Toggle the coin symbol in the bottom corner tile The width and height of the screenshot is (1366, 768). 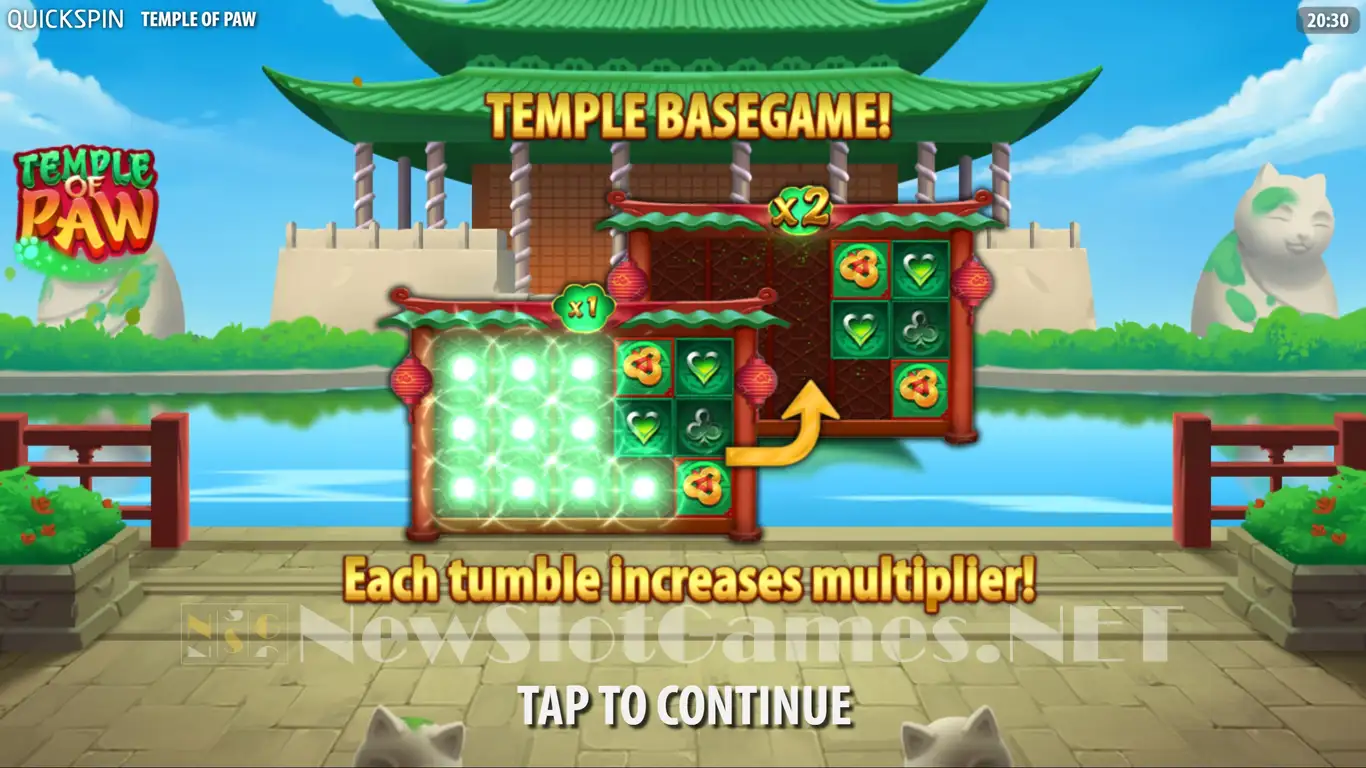(703, 484)
